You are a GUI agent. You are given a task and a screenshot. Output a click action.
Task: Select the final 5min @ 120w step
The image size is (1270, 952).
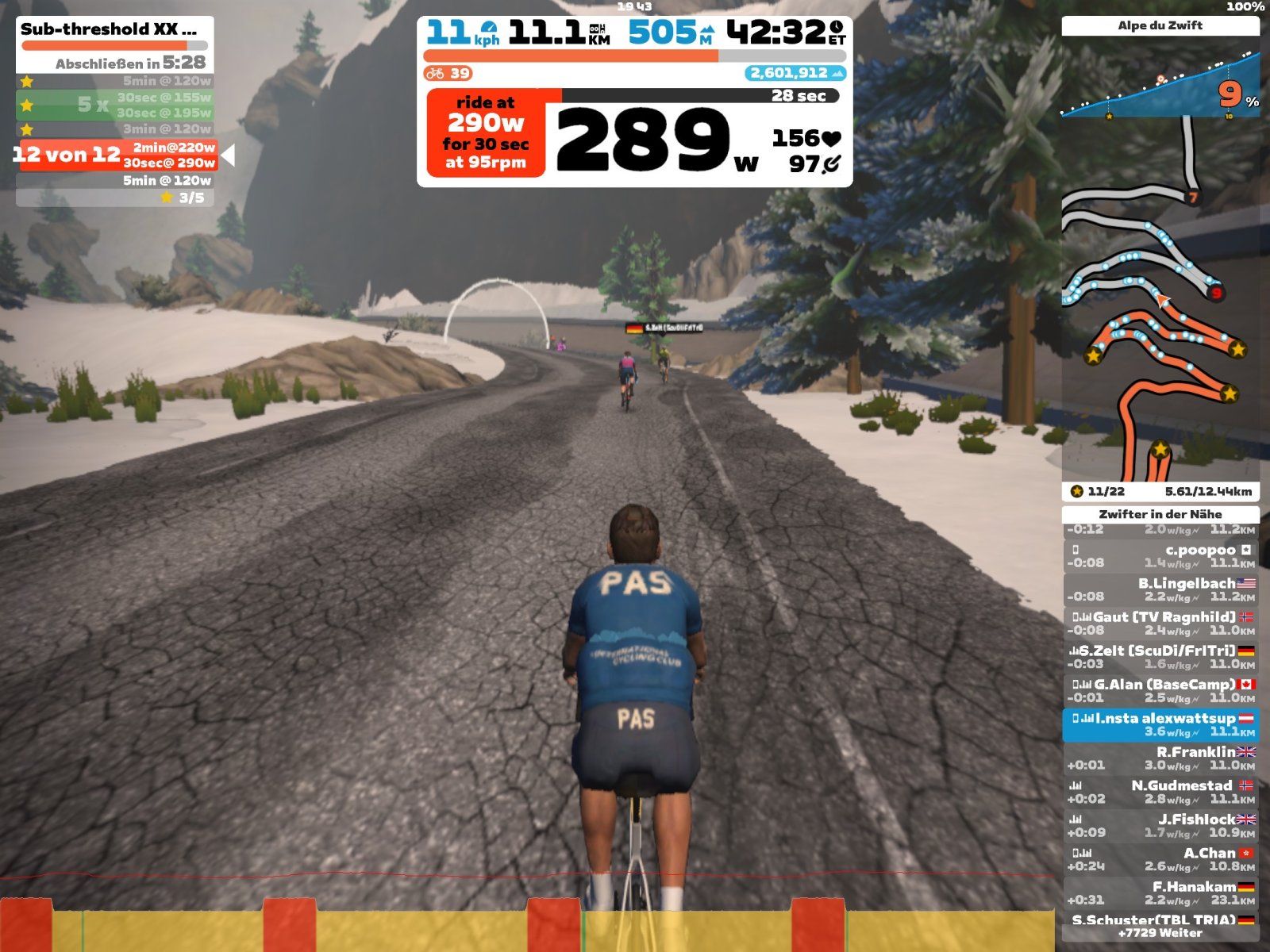click(x=116, y=181)
